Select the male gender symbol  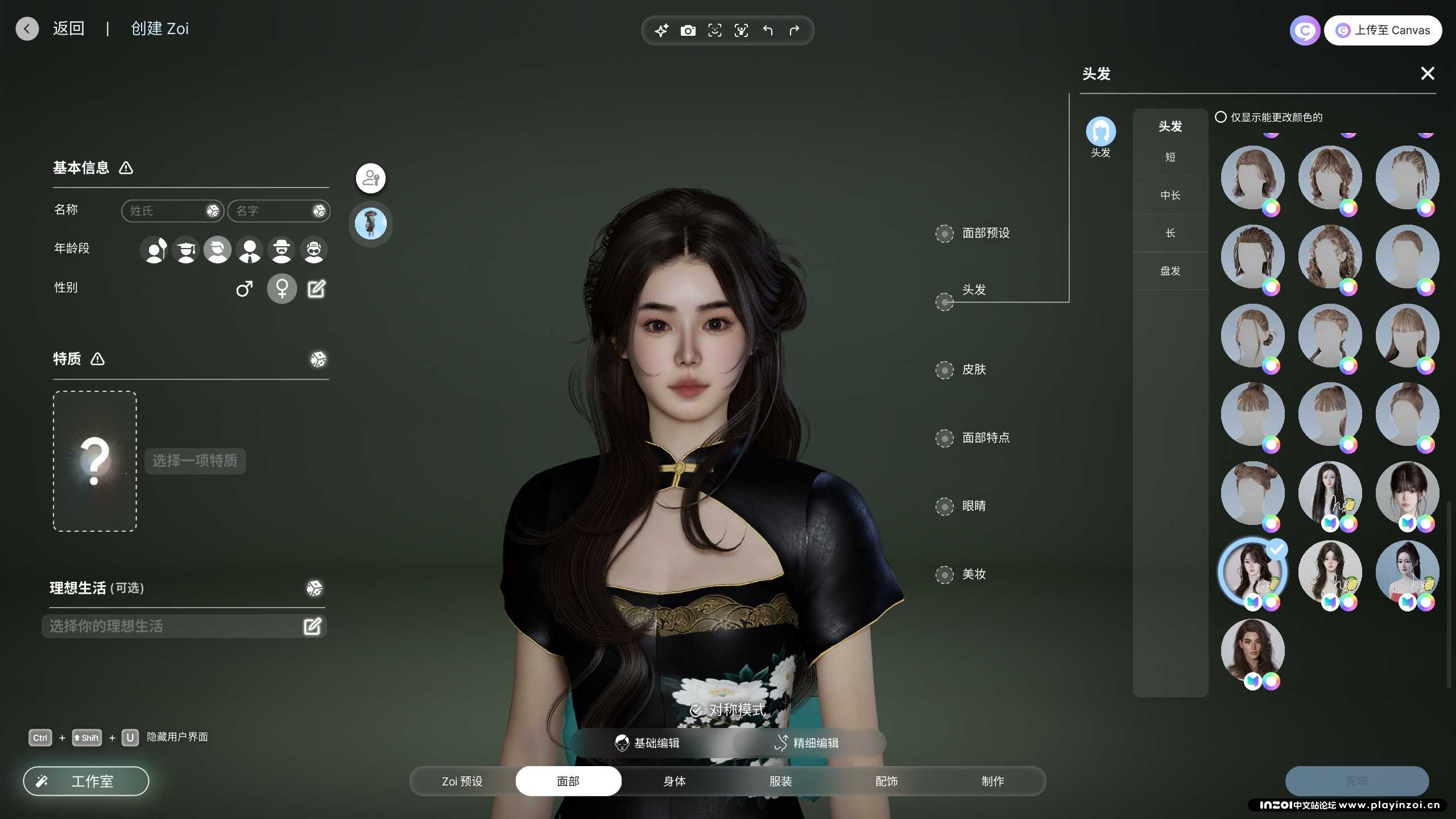[x=244, y=289]
